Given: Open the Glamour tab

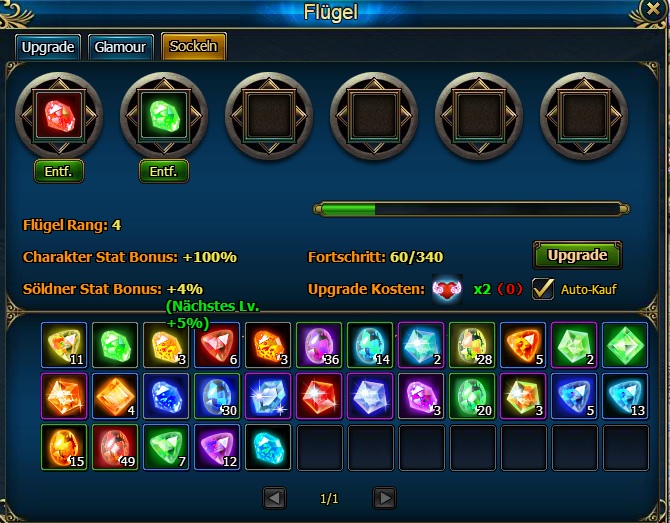Looking at the screenshot, I should (120, 47).
